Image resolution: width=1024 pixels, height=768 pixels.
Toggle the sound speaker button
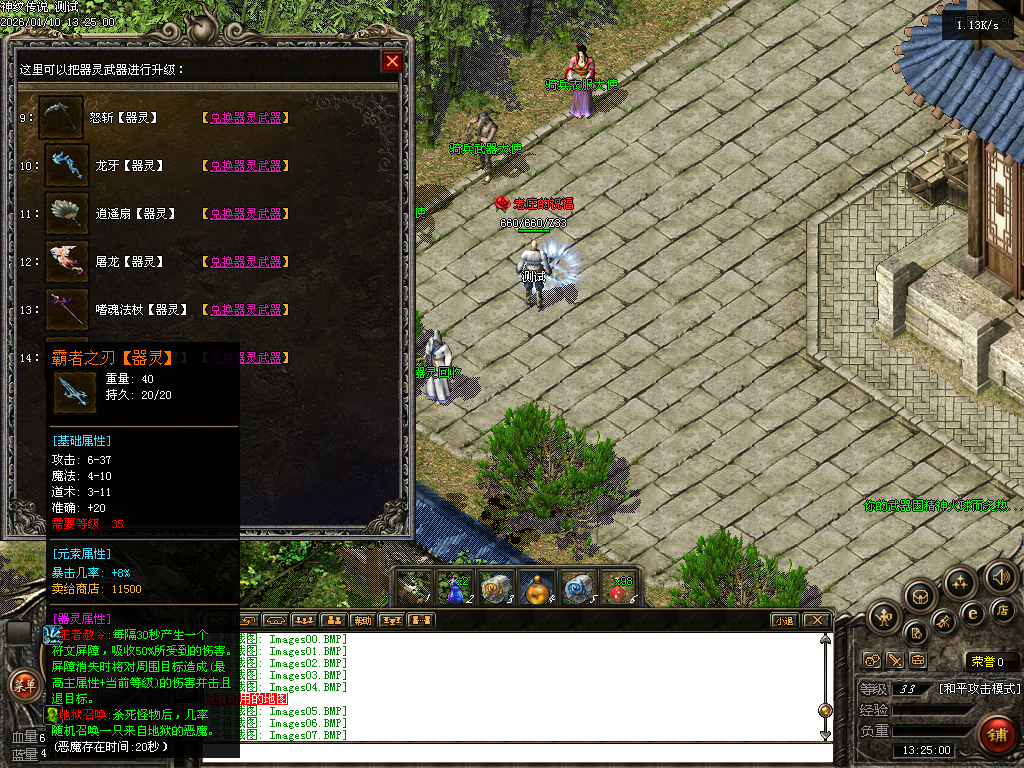tap(1000, 577)
